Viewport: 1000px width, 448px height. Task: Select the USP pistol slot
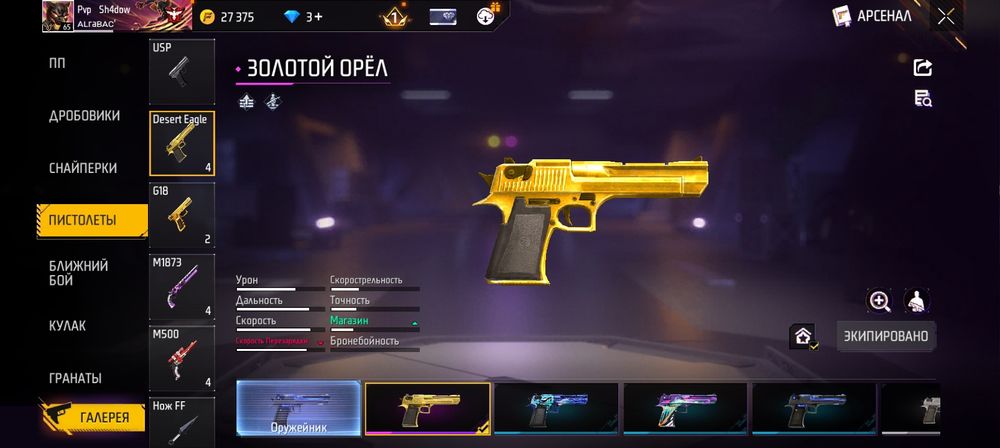coord(181,71)
